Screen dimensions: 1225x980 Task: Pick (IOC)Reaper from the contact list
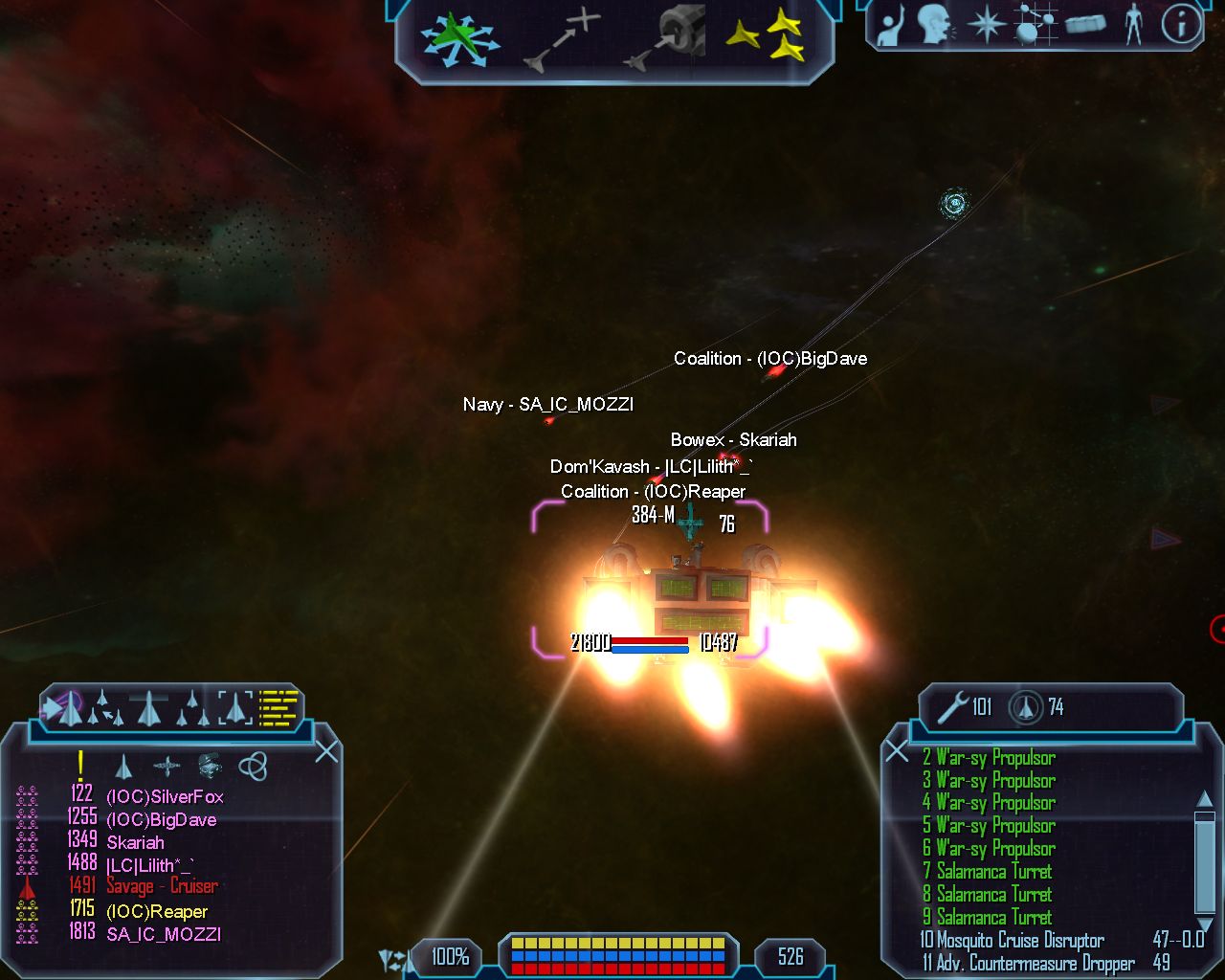[x=156, y=911]
